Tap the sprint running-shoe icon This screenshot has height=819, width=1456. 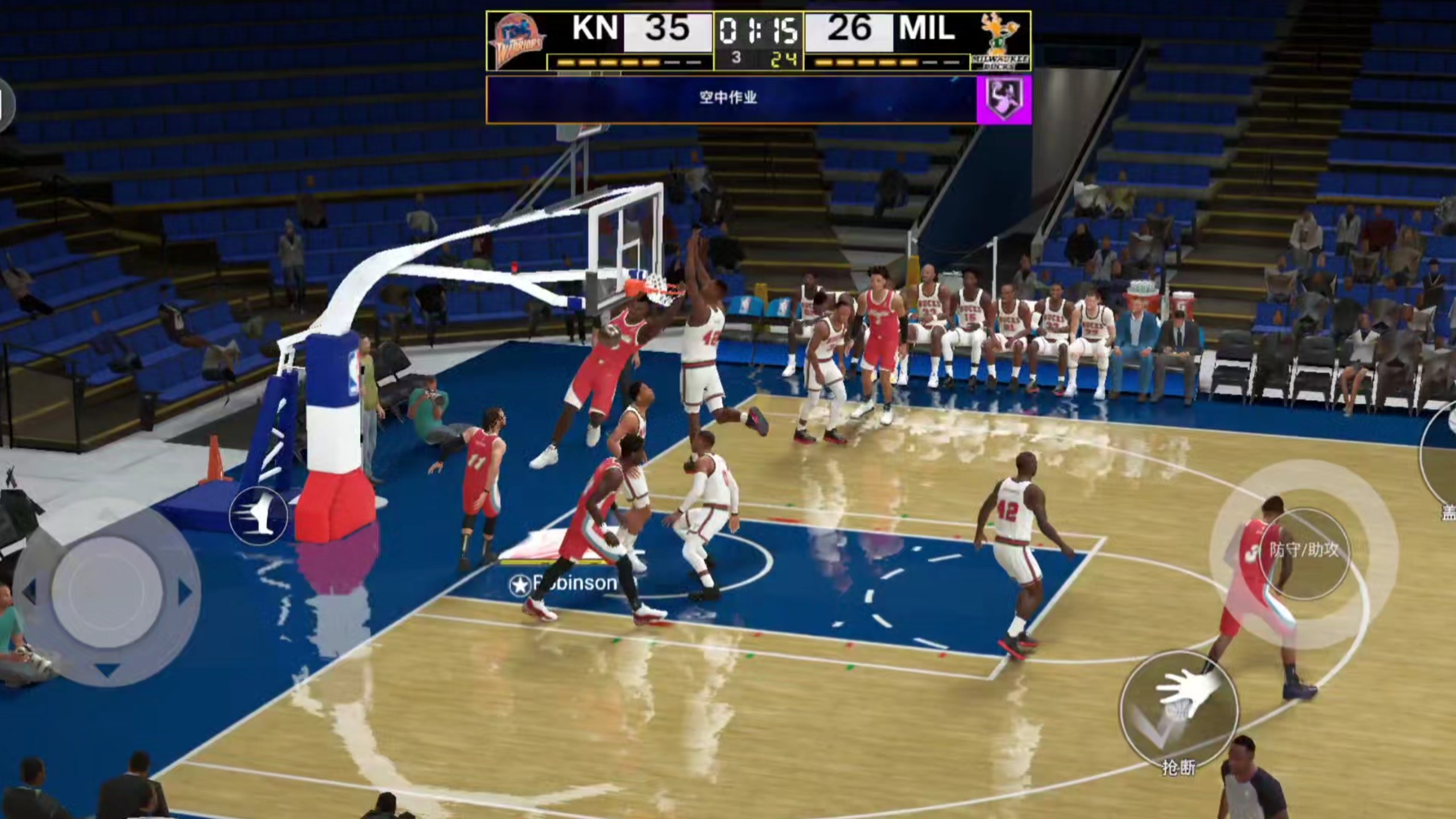point(259,516)
